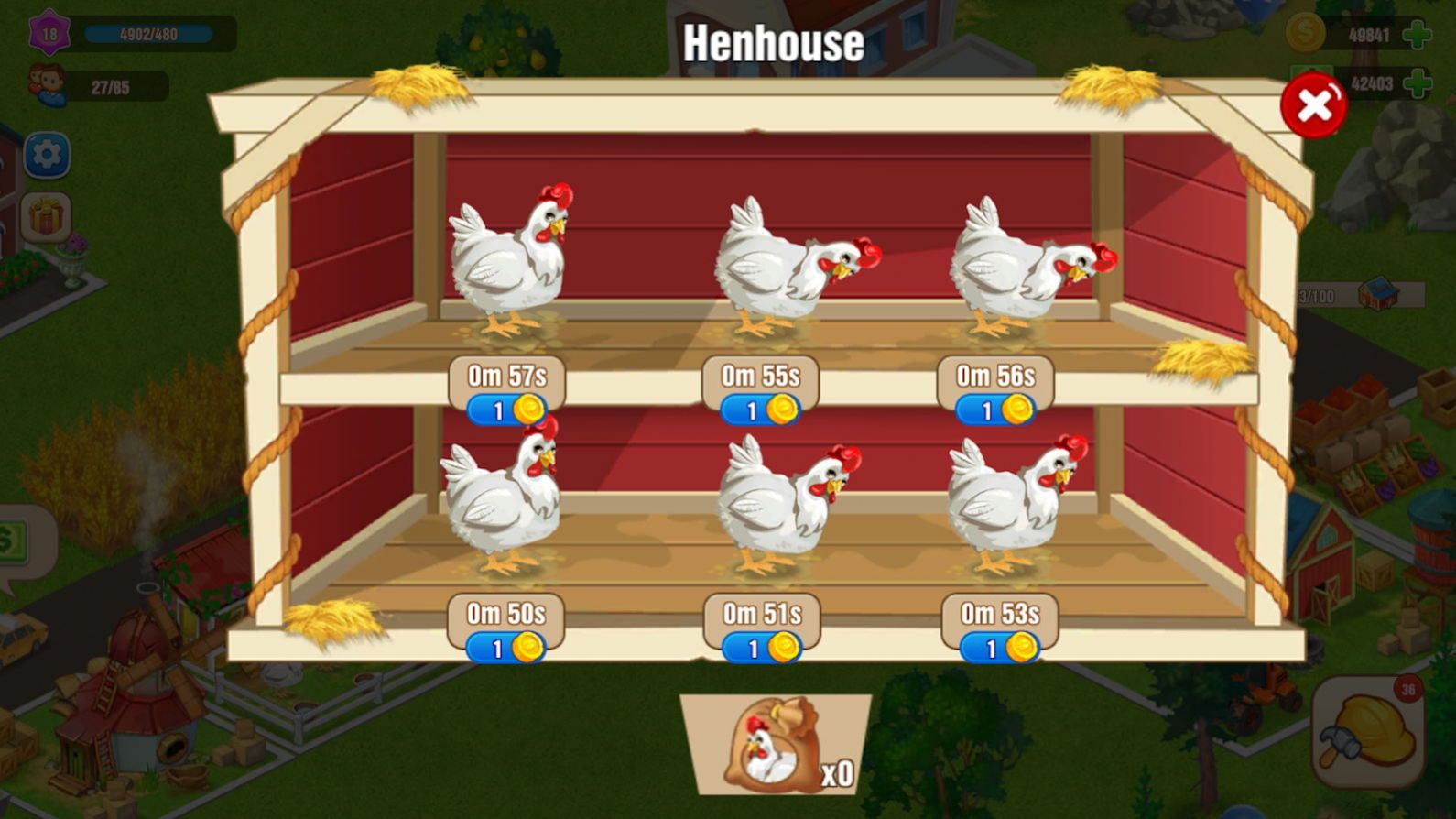1456x819 pixels.
Task: Speed up the hen with 0m 50s timer
Action: pyautogui.click(x=505, y=648)
